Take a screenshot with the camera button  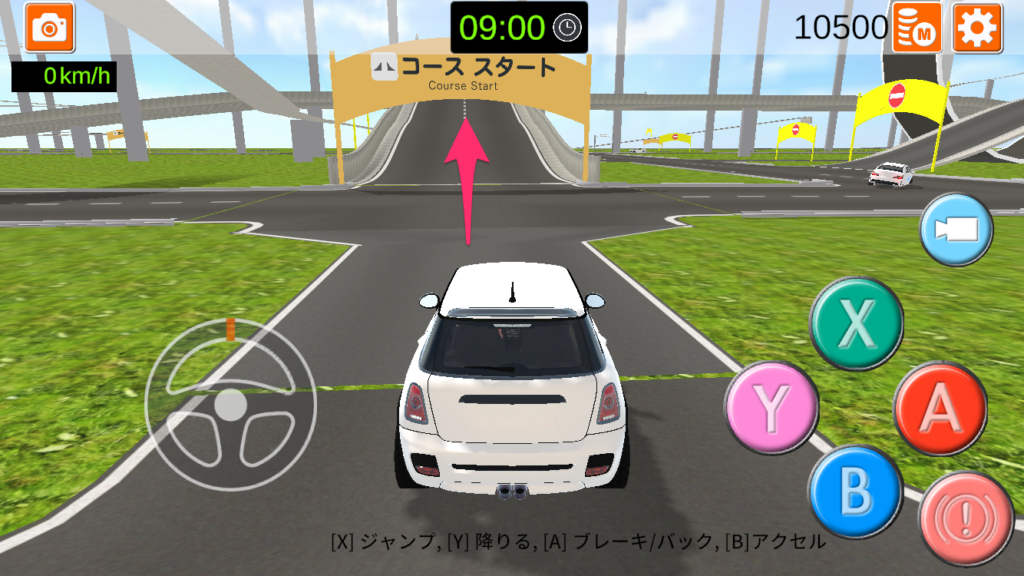pyautogui.click(x=47, y=26)
